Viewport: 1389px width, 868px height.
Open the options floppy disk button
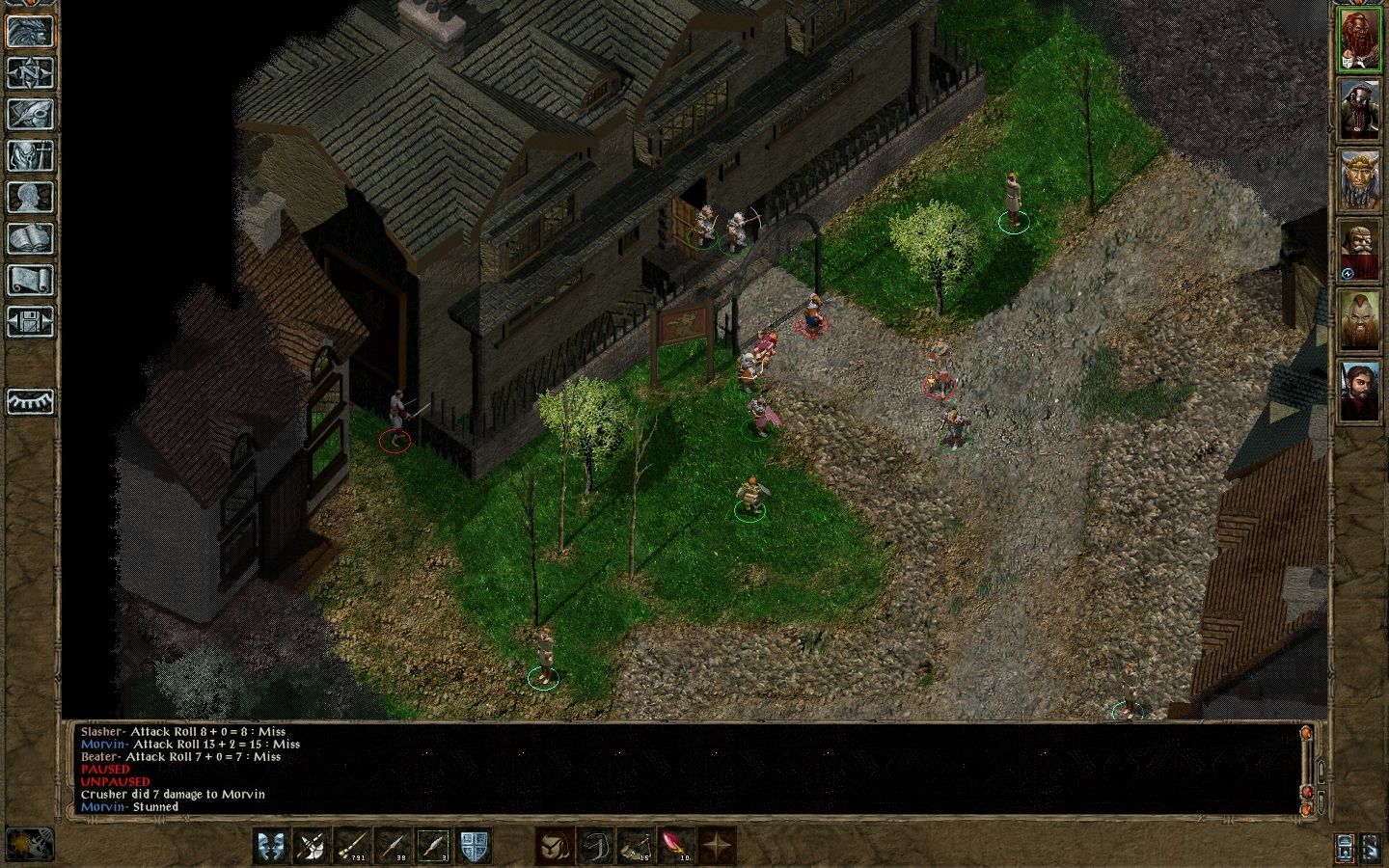coord(30,321)
